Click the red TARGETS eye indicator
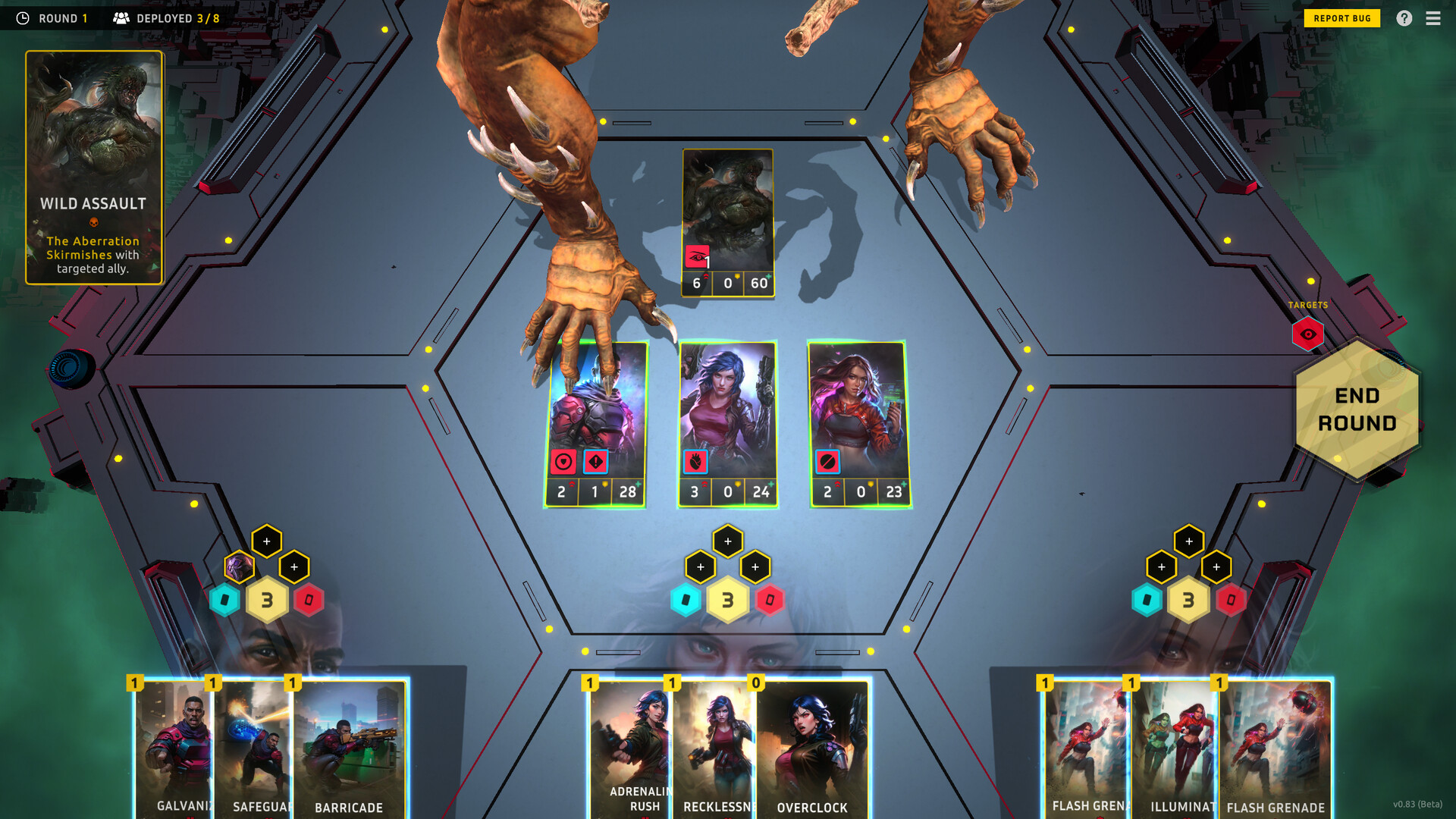1456x819 pixels. point(1307,332)
